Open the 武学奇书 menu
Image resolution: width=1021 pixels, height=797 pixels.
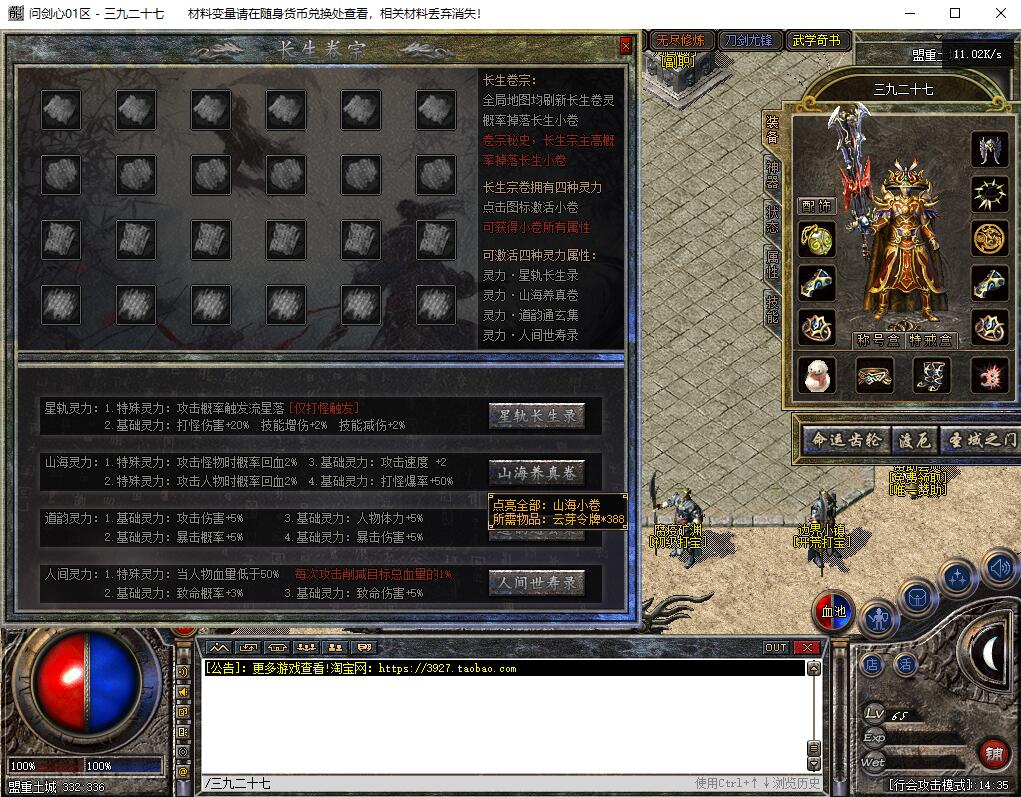(817, 41)
